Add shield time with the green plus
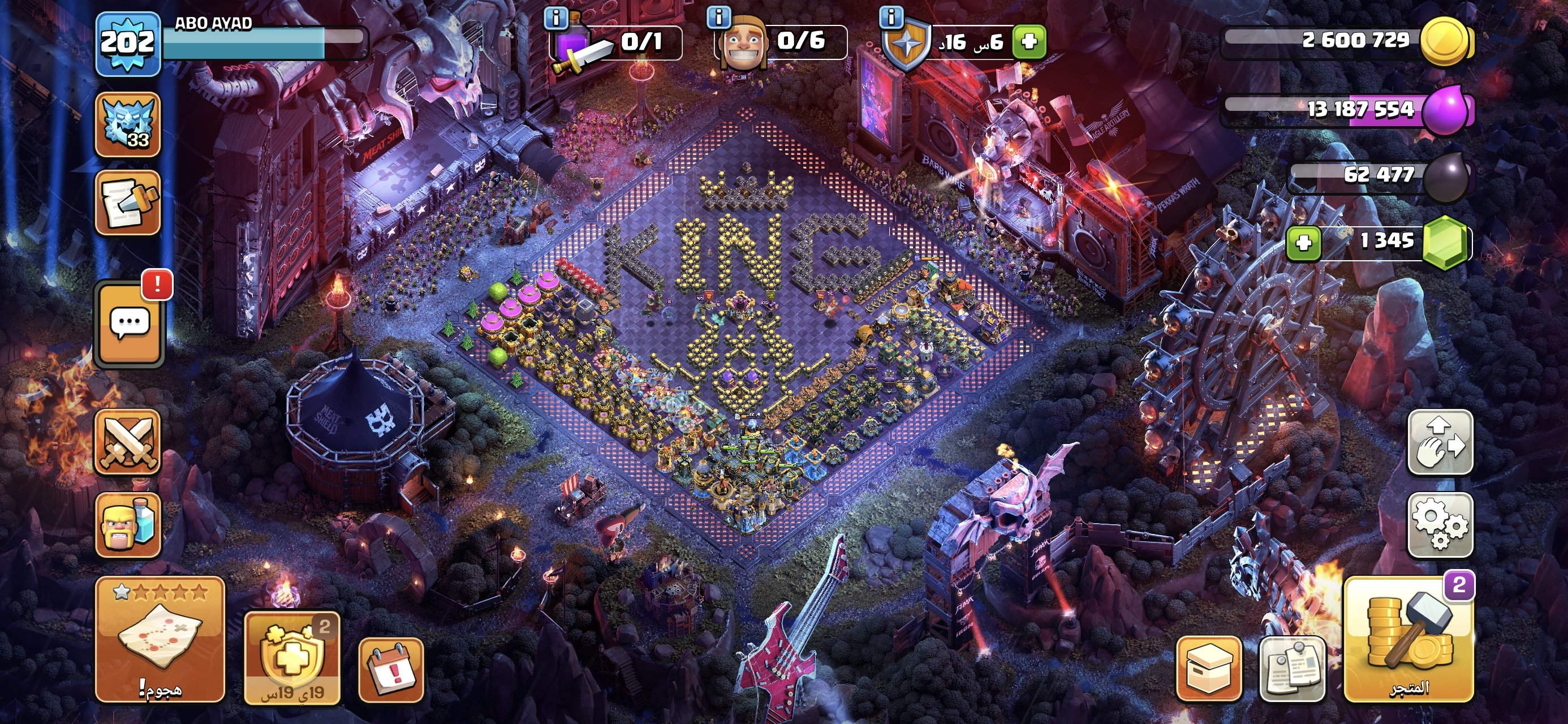 tap(1029, 42)
